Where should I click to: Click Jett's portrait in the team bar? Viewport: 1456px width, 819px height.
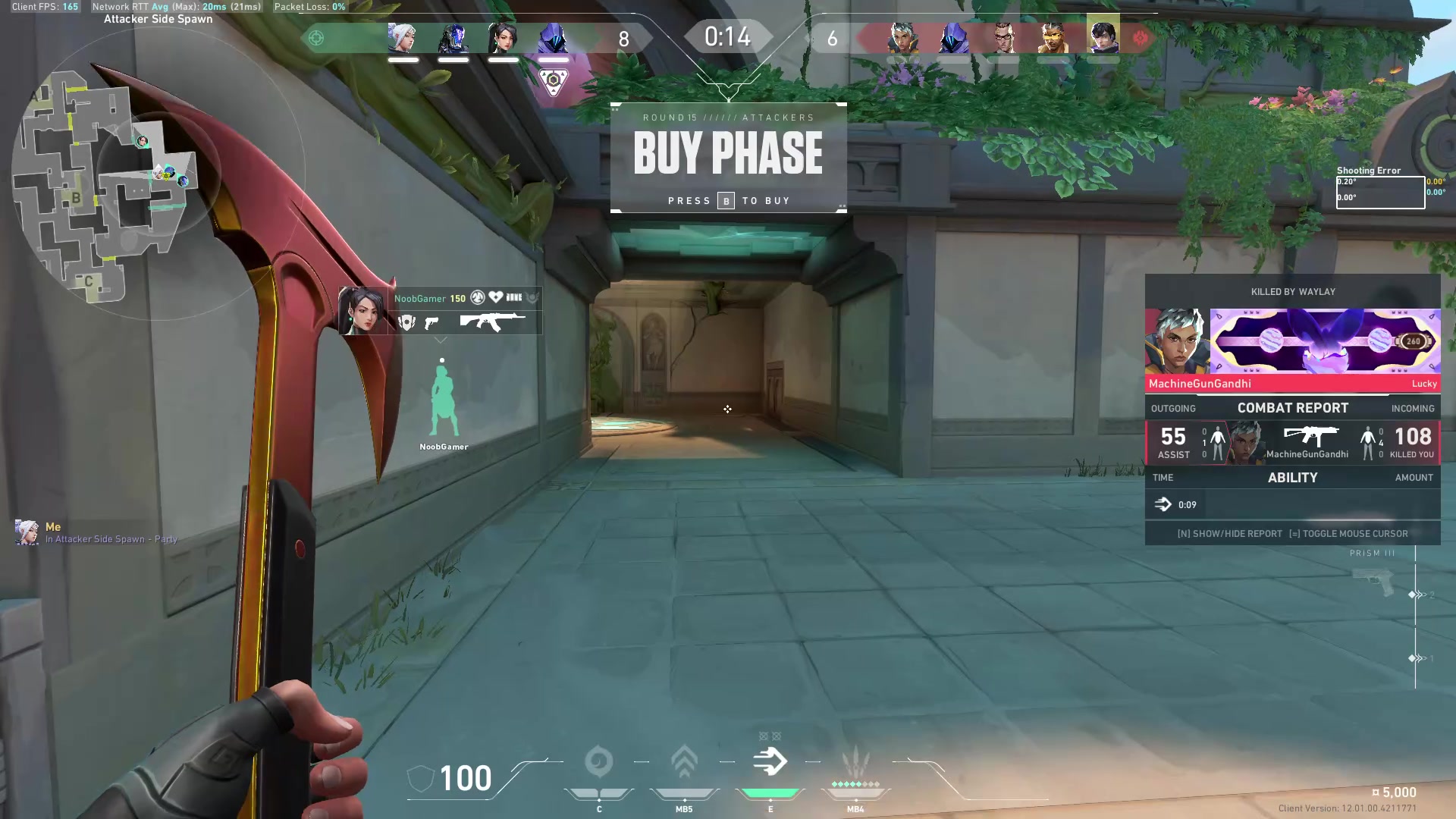[403, 38]
